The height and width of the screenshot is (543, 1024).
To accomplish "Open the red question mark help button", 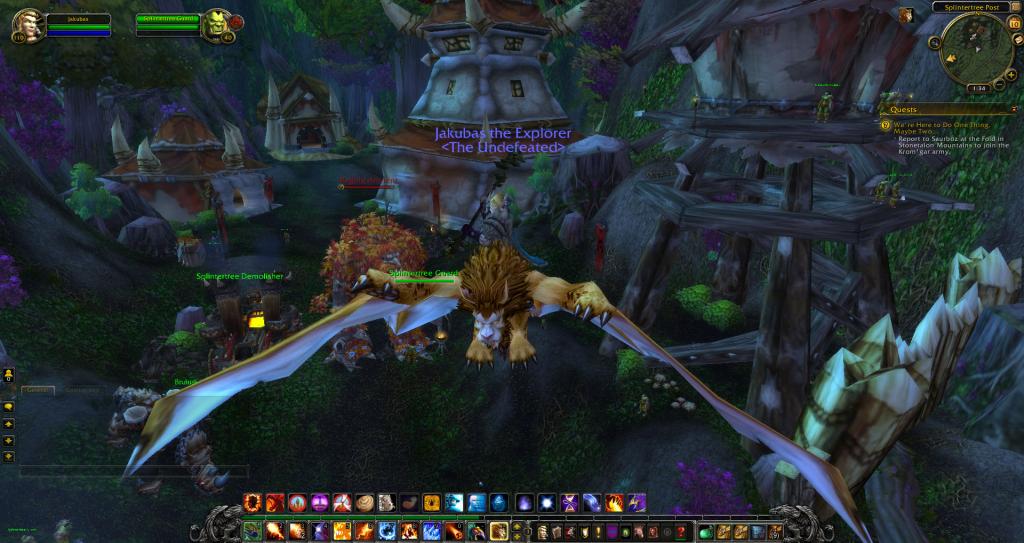I will point(681,530).
